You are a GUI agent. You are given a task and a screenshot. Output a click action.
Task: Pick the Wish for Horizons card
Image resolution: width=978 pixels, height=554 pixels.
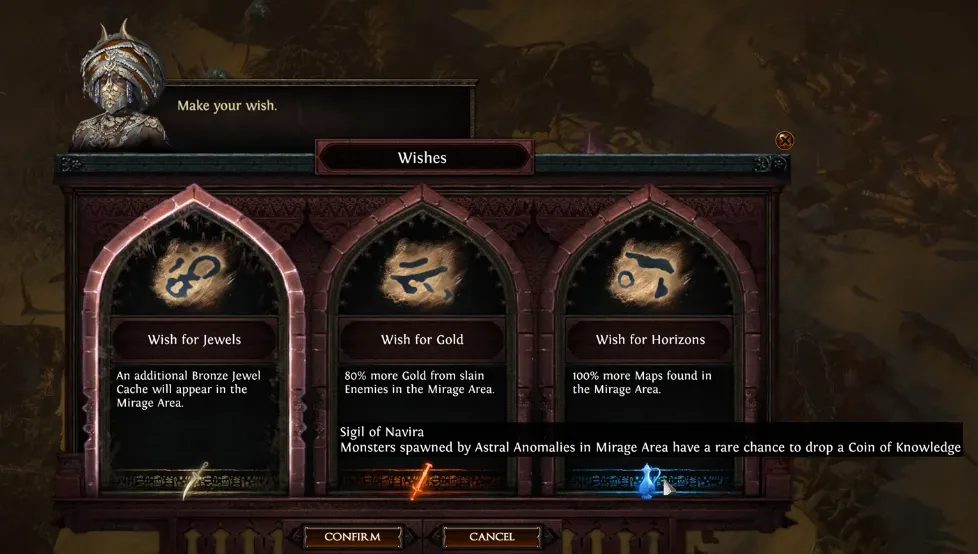click(650, 340)
